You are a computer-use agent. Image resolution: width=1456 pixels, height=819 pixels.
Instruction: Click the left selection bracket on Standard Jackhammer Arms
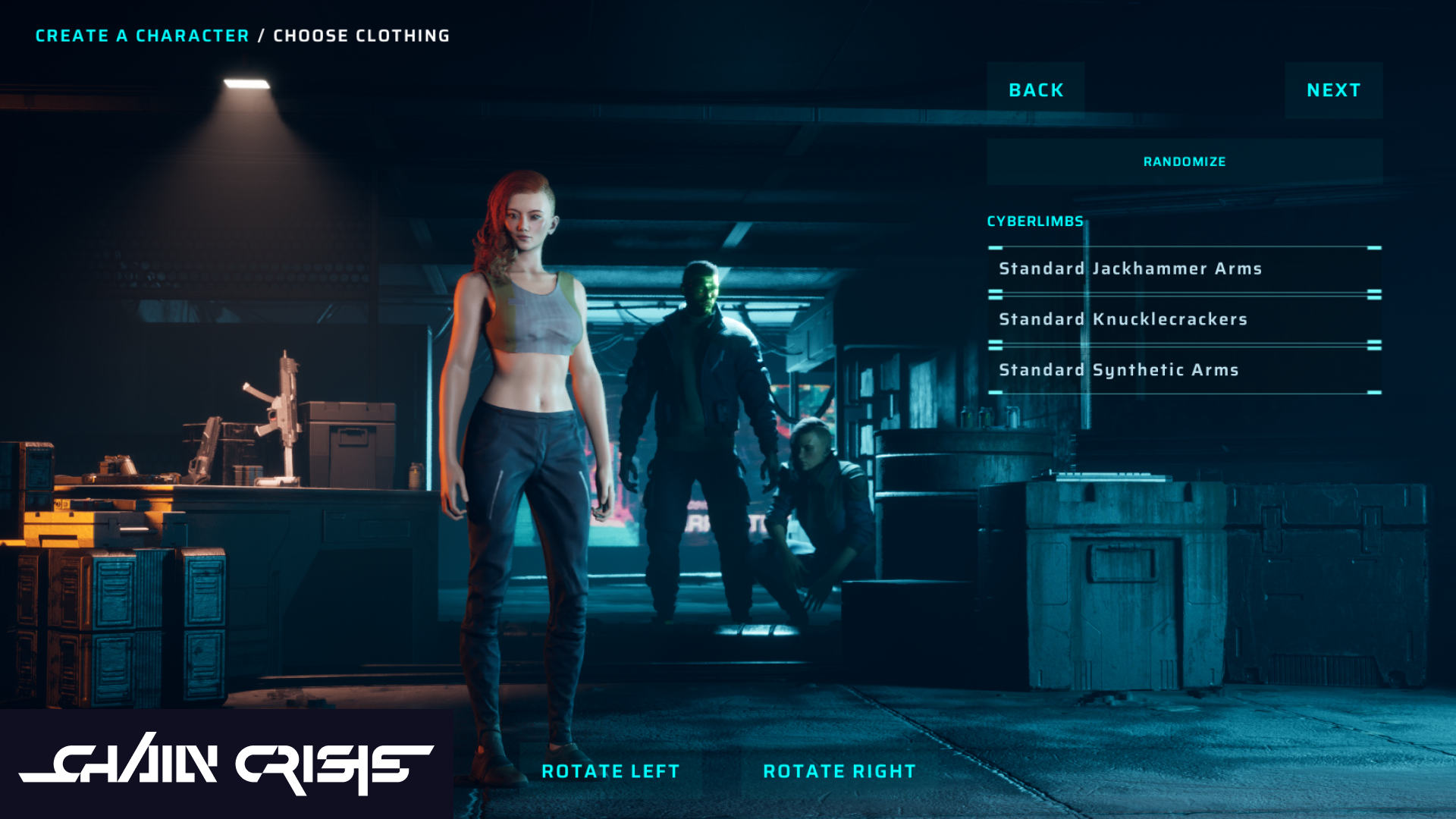[994, 247]
